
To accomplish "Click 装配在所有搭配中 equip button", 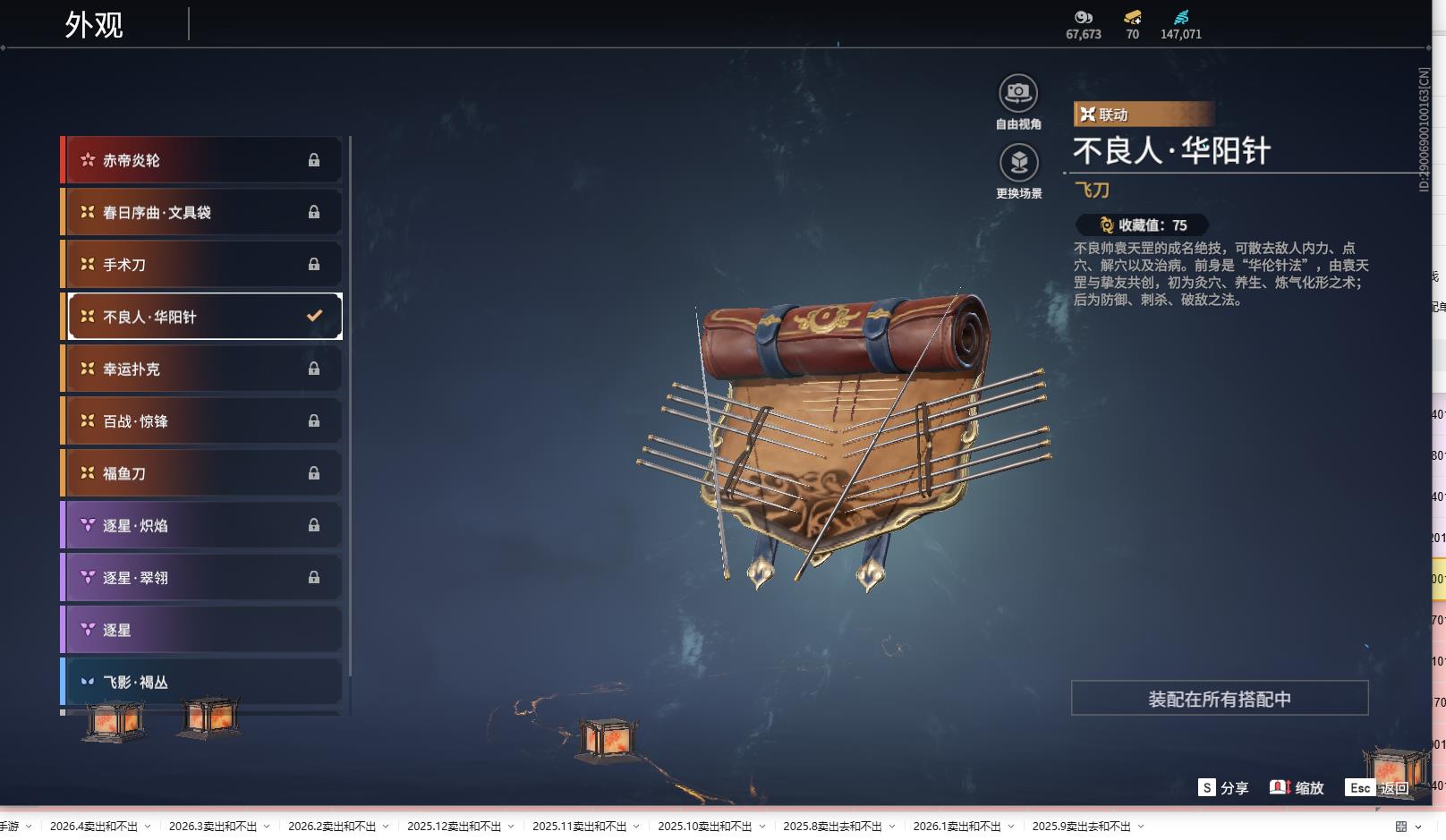I will 1219,699.
